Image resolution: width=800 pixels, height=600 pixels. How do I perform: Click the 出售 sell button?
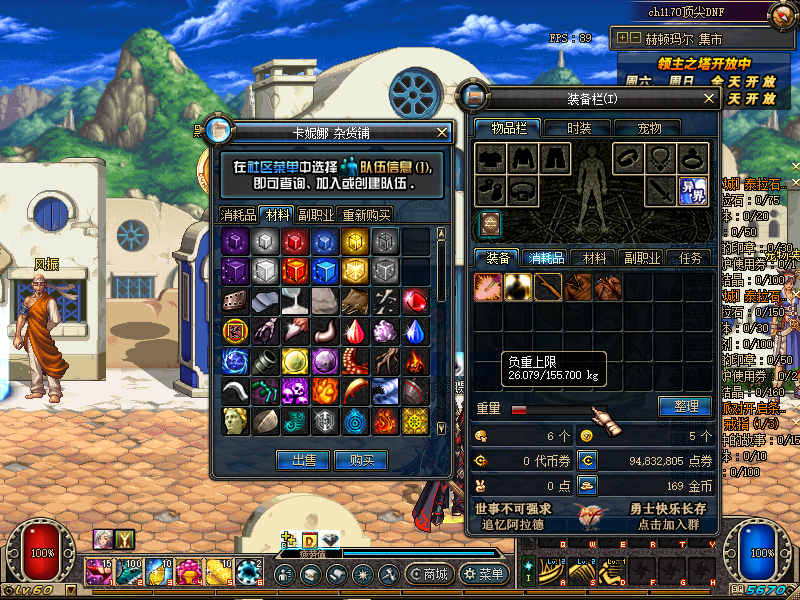(303, 460)
